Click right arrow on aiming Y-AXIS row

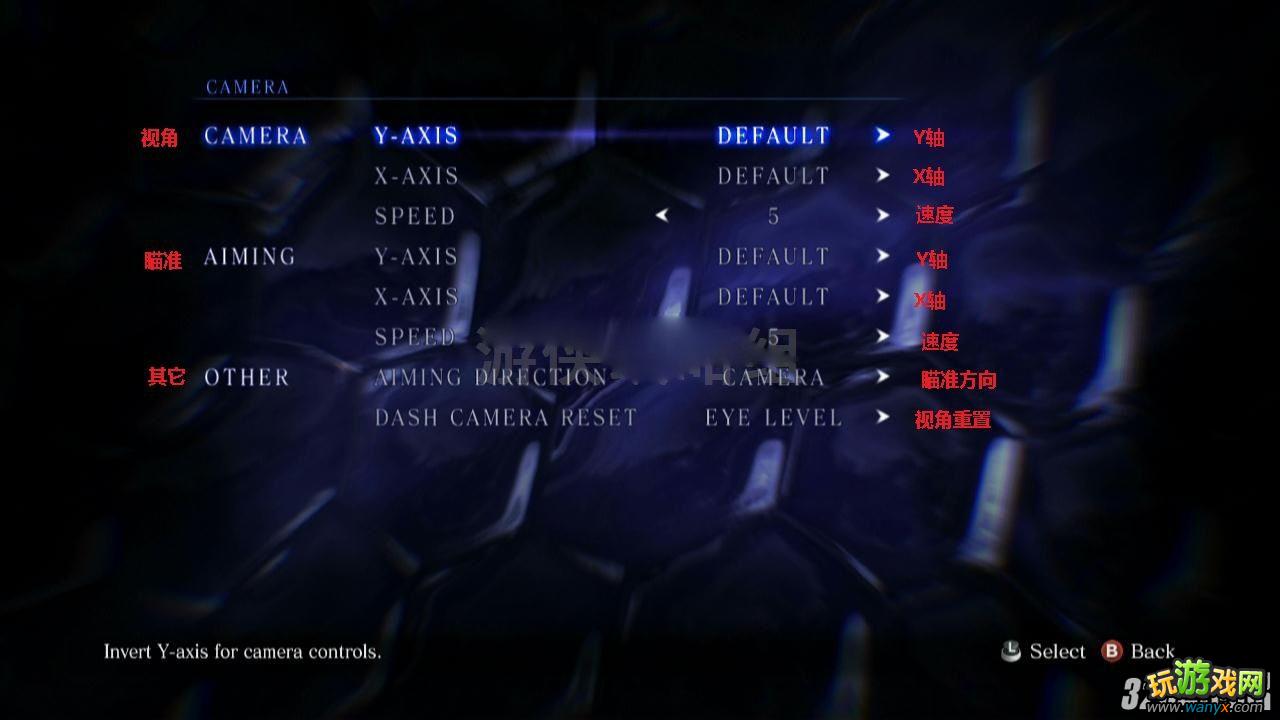pos(882,256)
